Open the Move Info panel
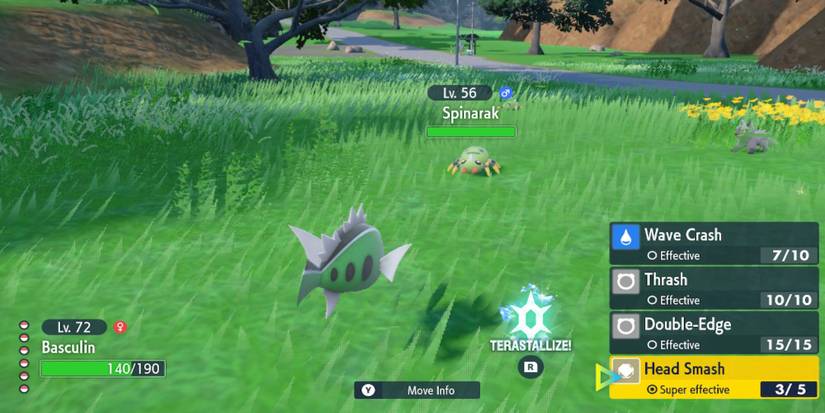The height and width of the screenshot is (413, 825). [x=417, y=390]
